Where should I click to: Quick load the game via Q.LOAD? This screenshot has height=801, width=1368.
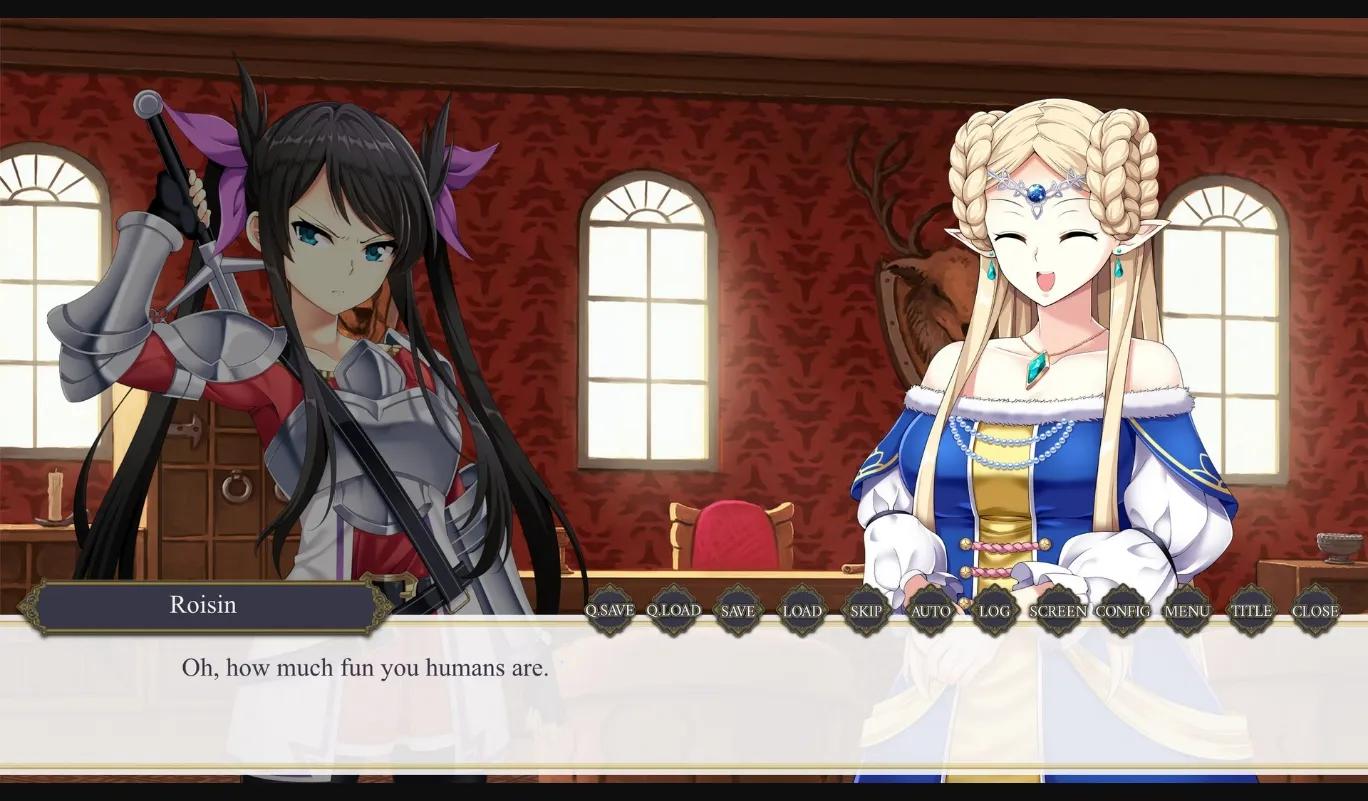(673, 610)
